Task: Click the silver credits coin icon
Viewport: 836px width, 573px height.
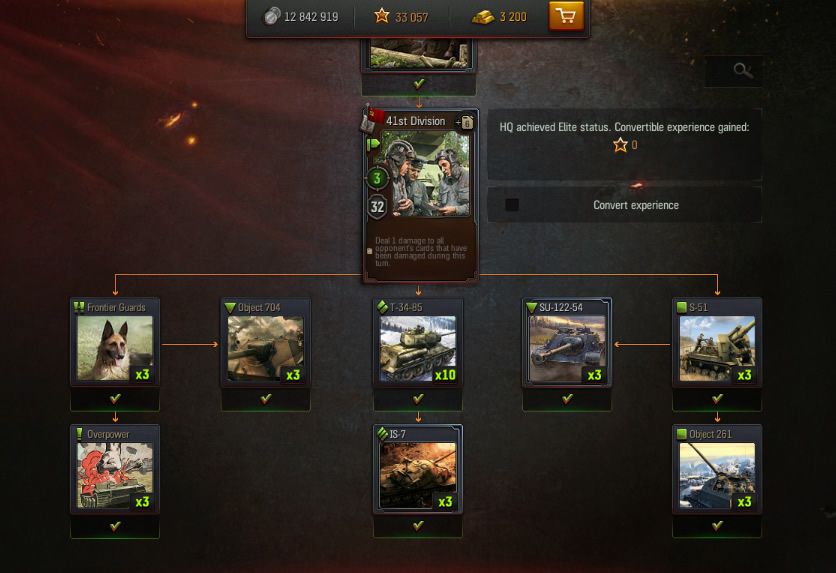Action: tap(272, 17)
